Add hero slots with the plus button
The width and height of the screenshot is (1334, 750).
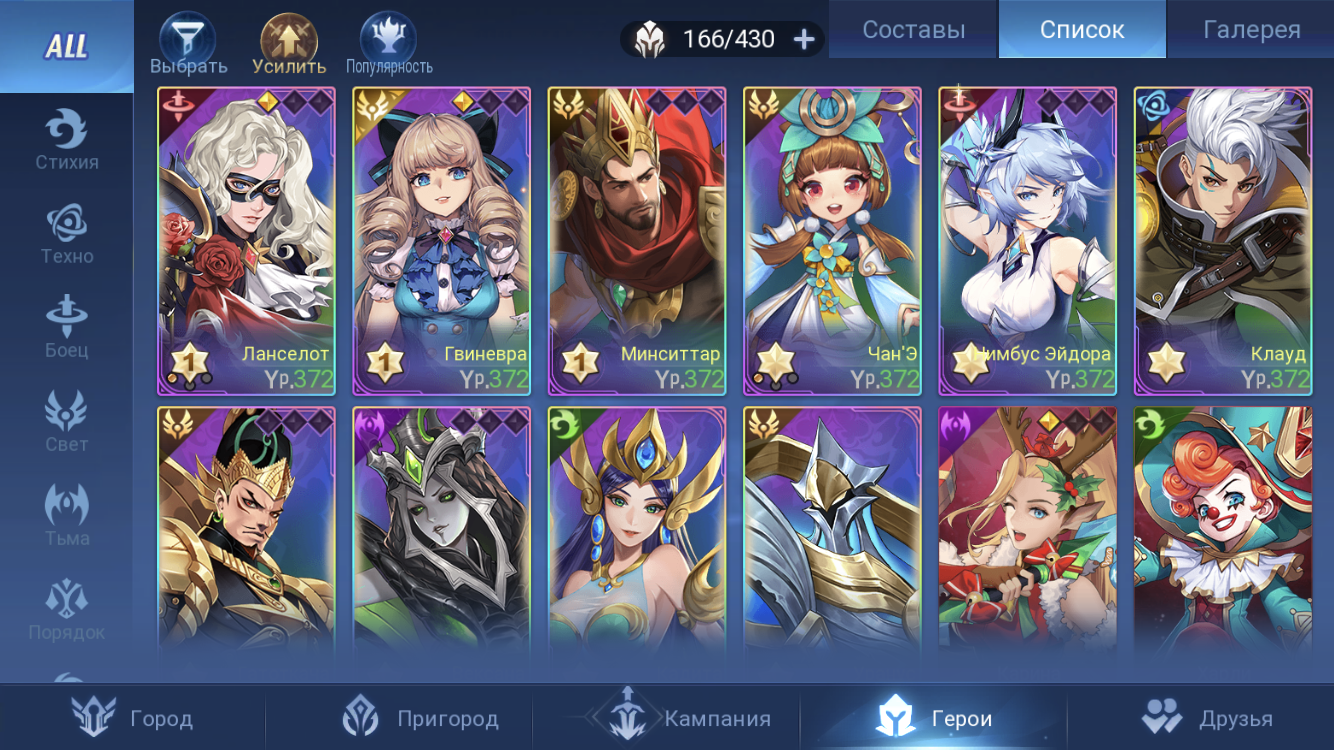click(804, 39)
